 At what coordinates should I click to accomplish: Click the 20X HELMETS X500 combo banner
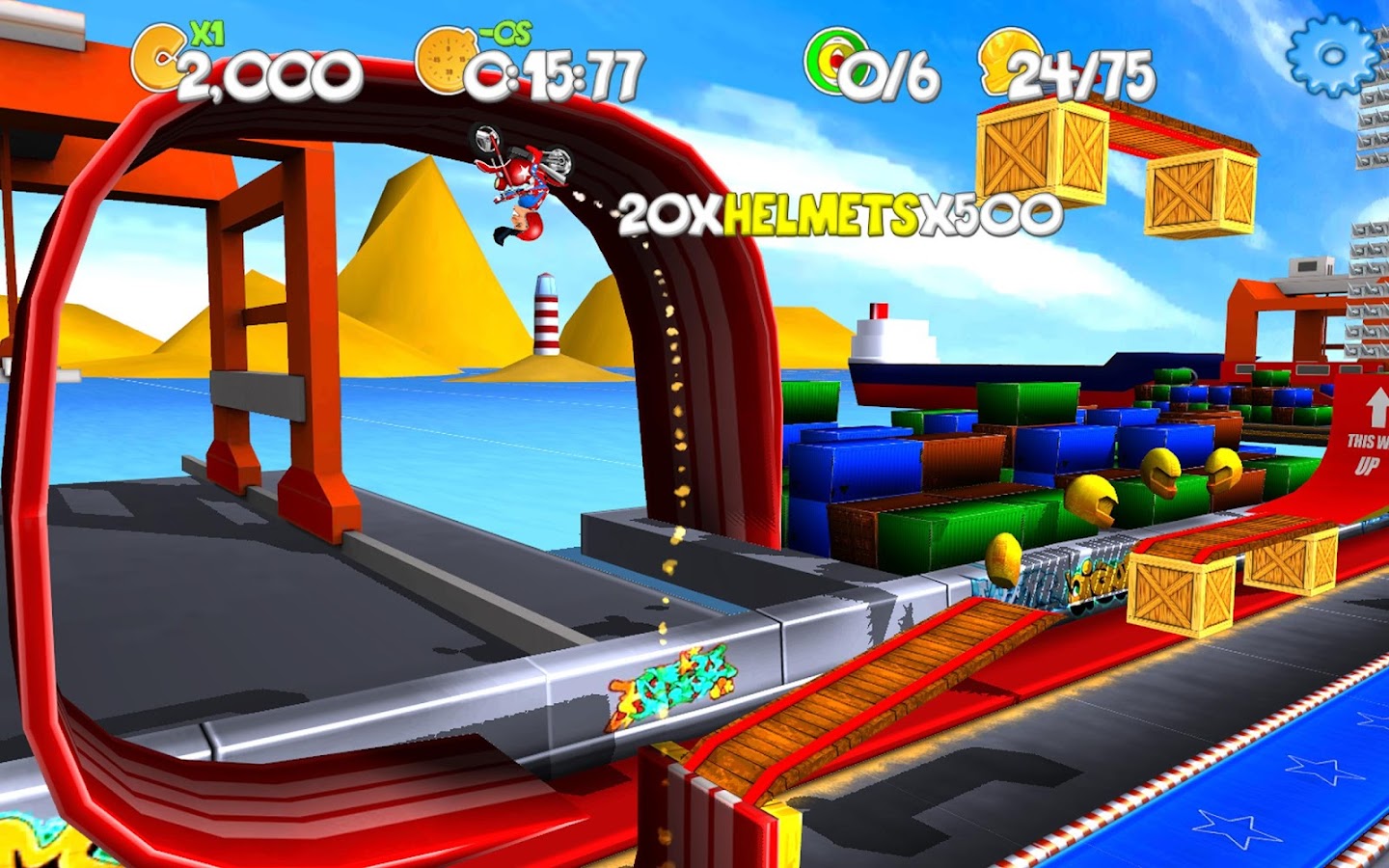(837, 212)
